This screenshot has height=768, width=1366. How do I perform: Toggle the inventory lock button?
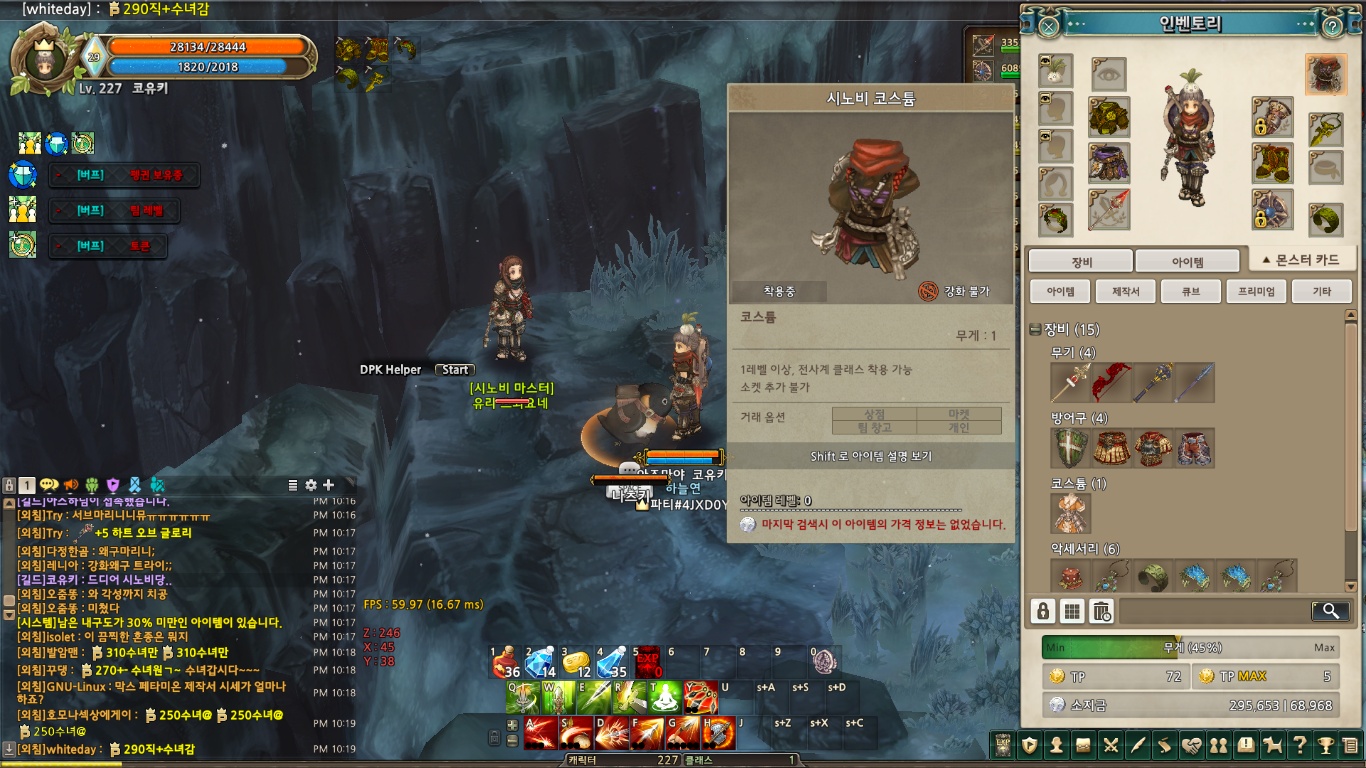1043,610
